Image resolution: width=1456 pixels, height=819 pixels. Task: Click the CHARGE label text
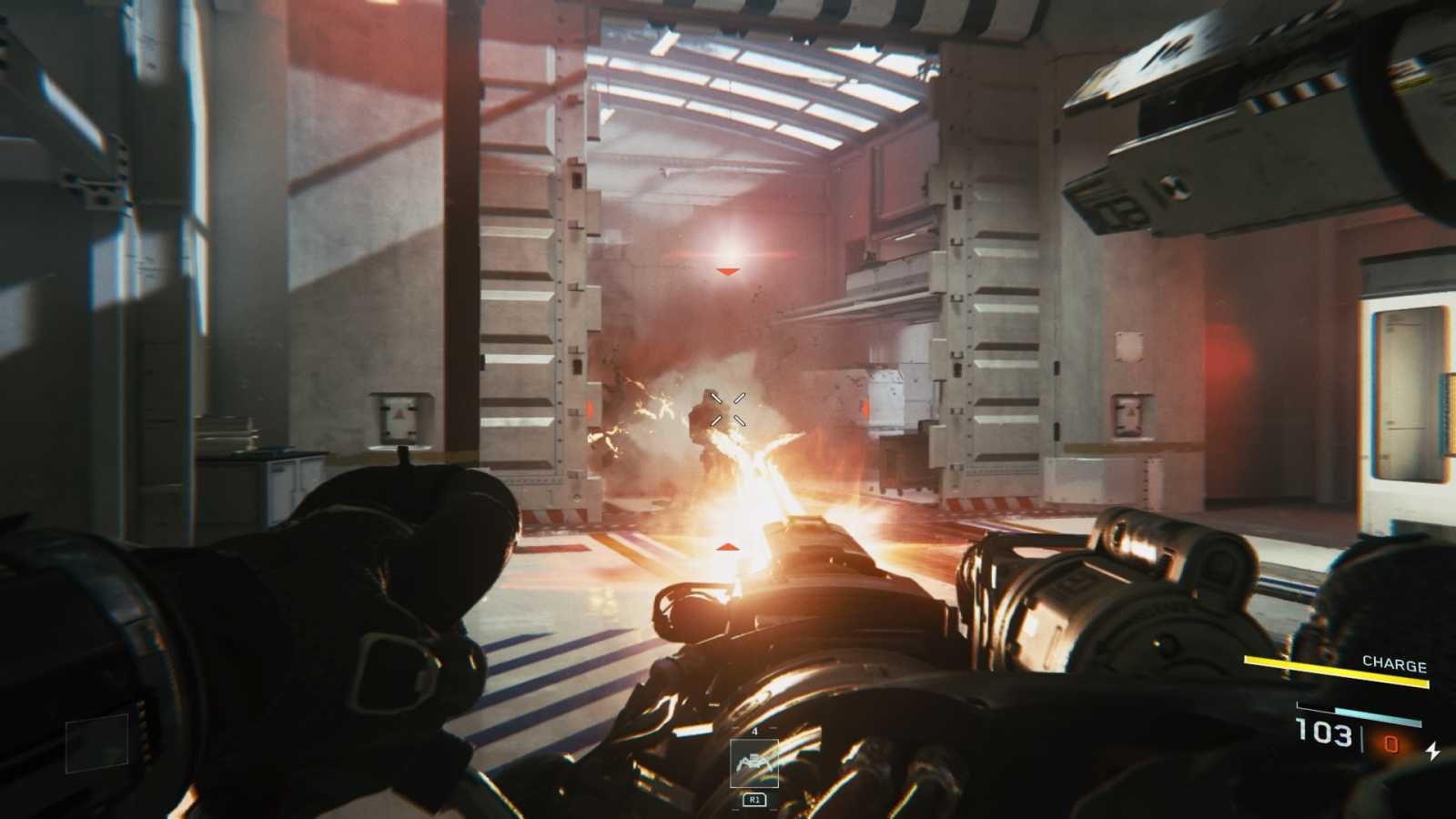(1395, 663)
